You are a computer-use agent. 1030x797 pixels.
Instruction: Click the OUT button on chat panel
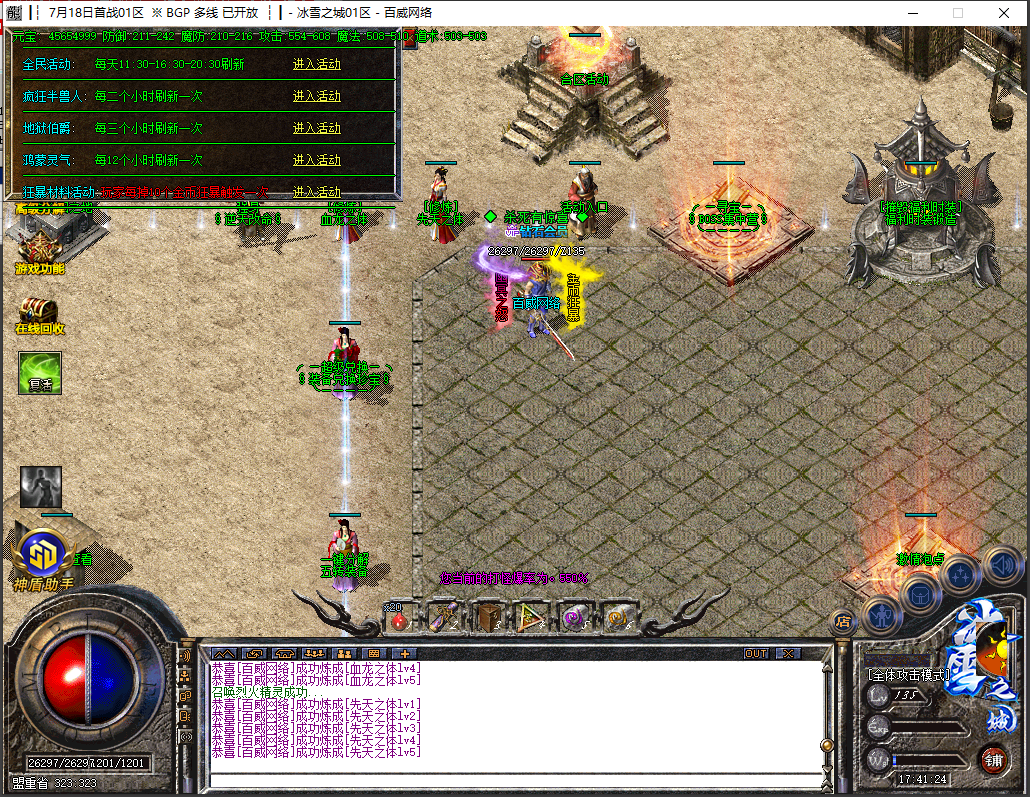coord(757,654)
